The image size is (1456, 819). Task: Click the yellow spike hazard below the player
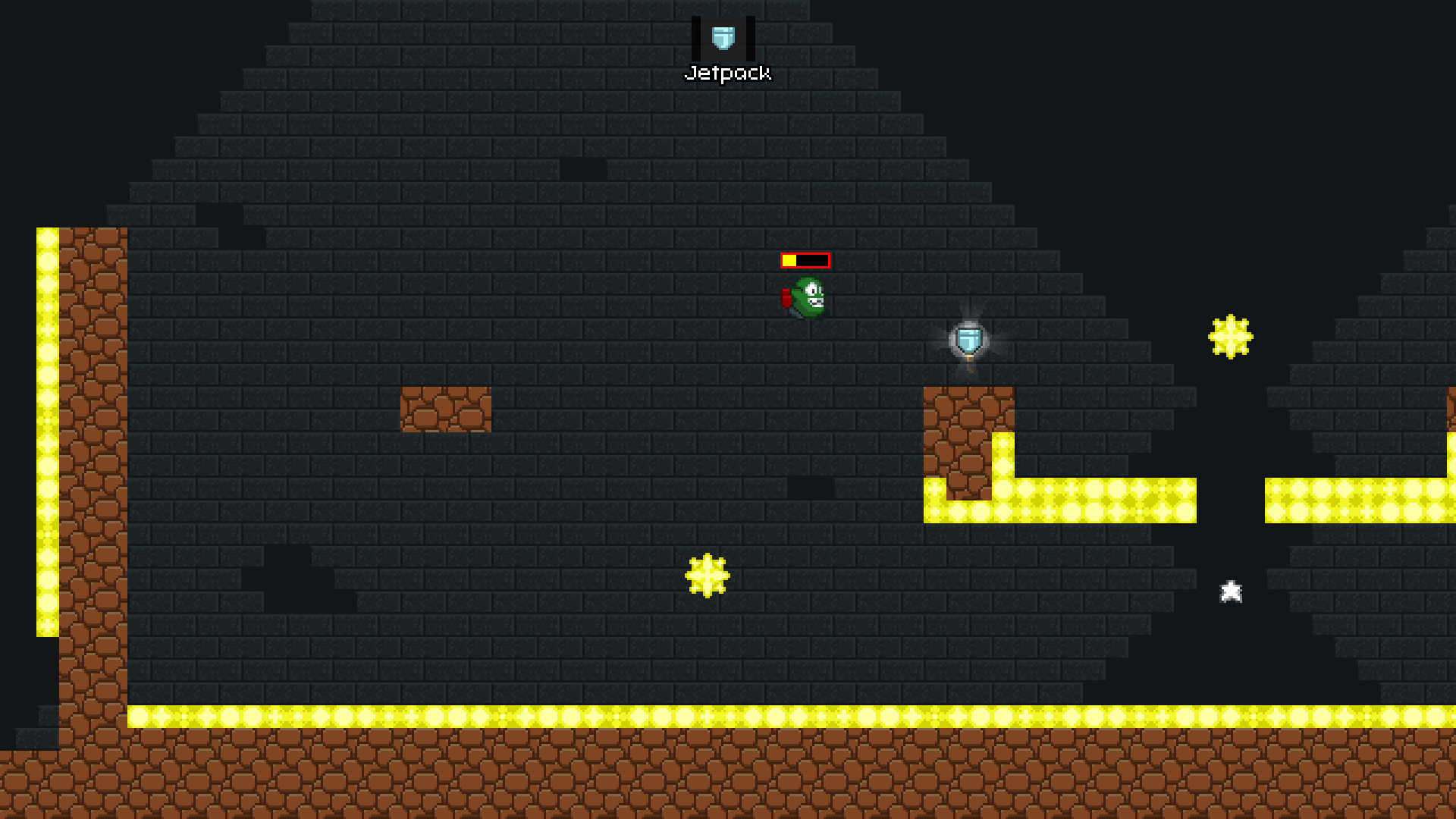pos(707,576)
